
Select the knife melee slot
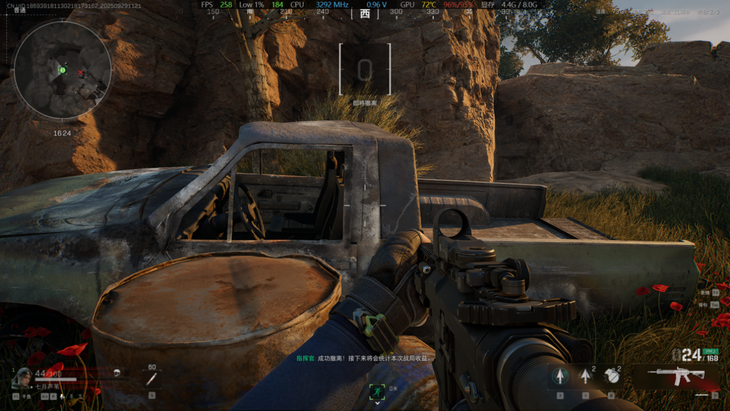[x=151, y=379]
